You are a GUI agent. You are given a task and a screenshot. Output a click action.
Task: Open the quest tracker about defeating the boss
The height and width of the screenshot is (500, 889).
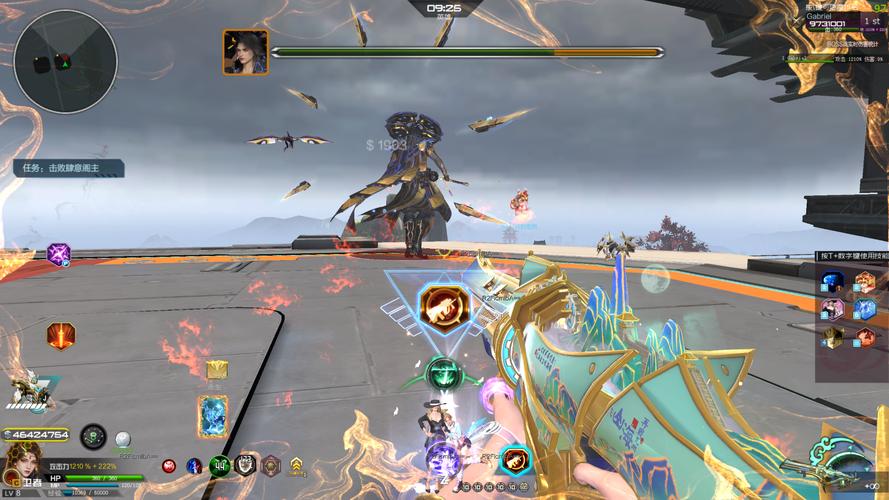point(68,168)
